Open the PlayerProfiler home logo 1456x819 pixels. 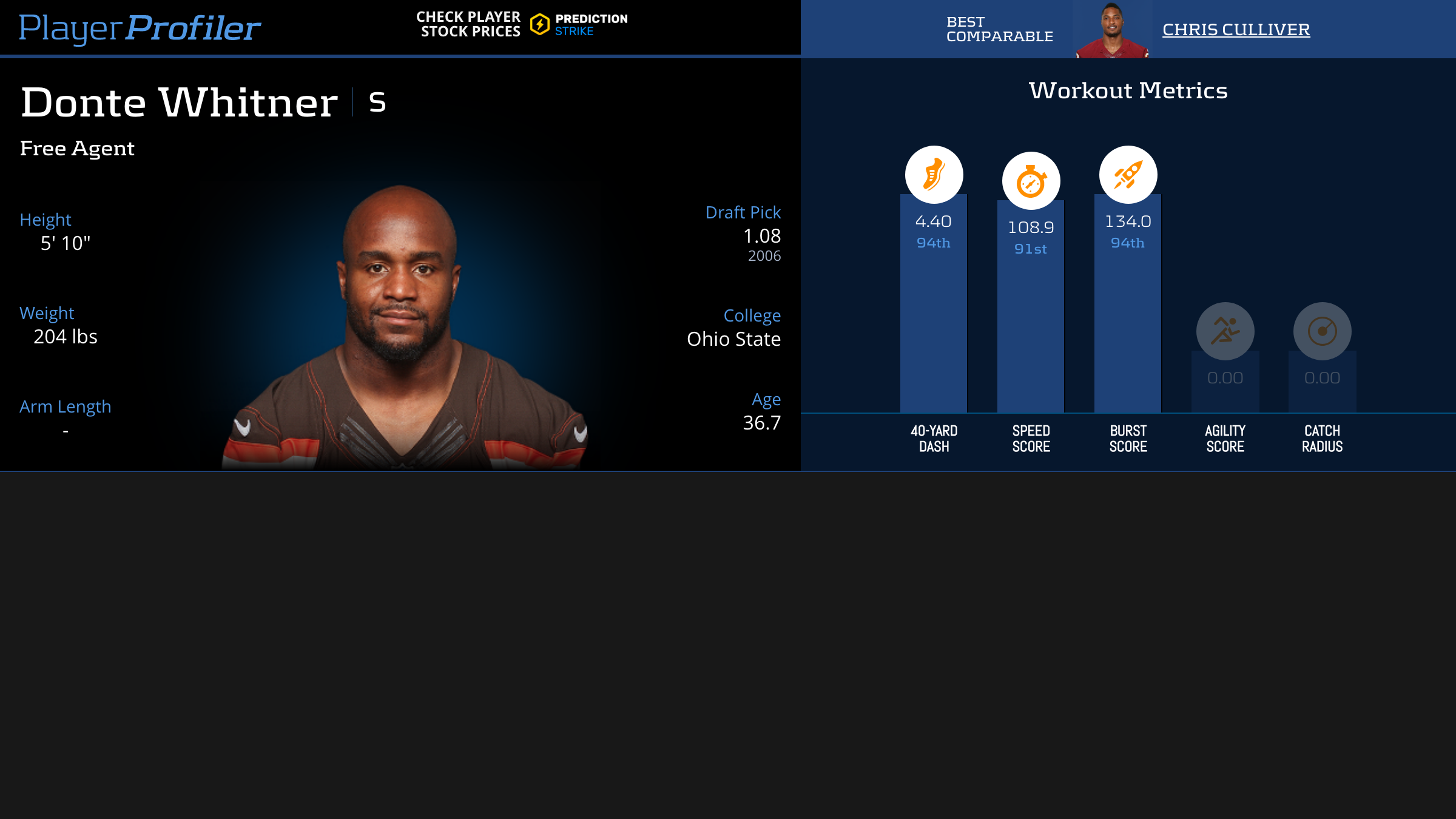pyautogui.click(x=140, y=28)
